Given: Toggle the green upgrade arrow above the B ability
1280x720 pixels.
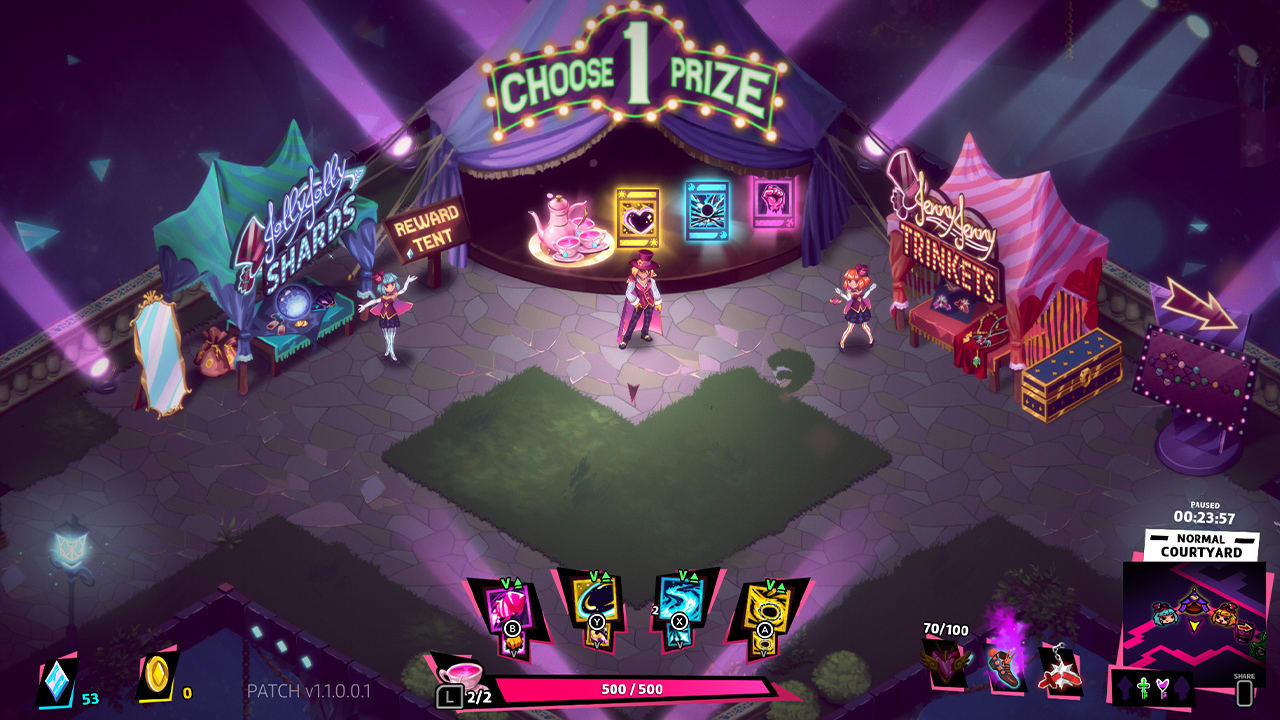Looking at the screenshot, I should (x=516, y=582).
